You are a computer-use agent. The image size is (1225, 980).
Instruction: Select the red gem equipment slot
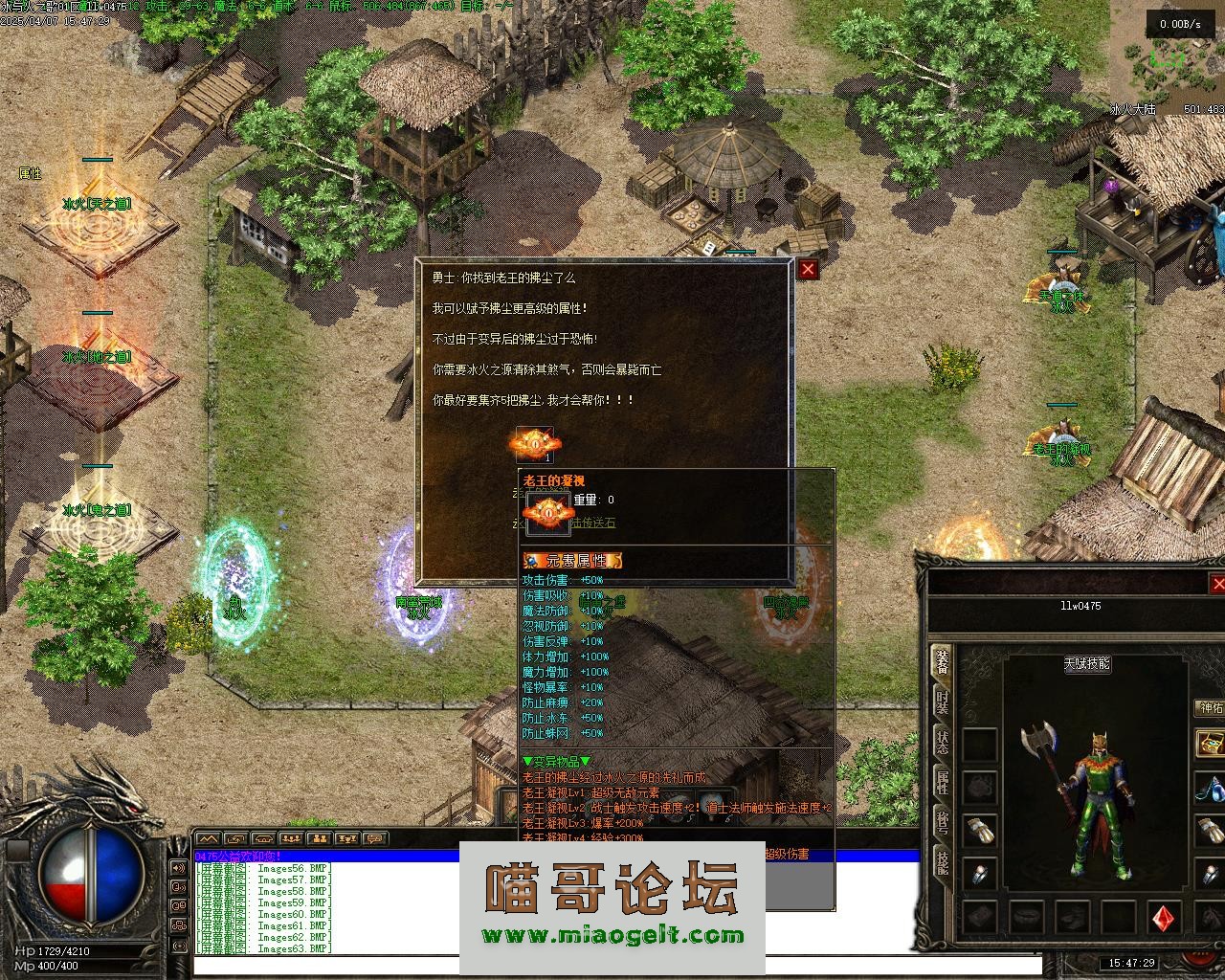(1165, 917)
